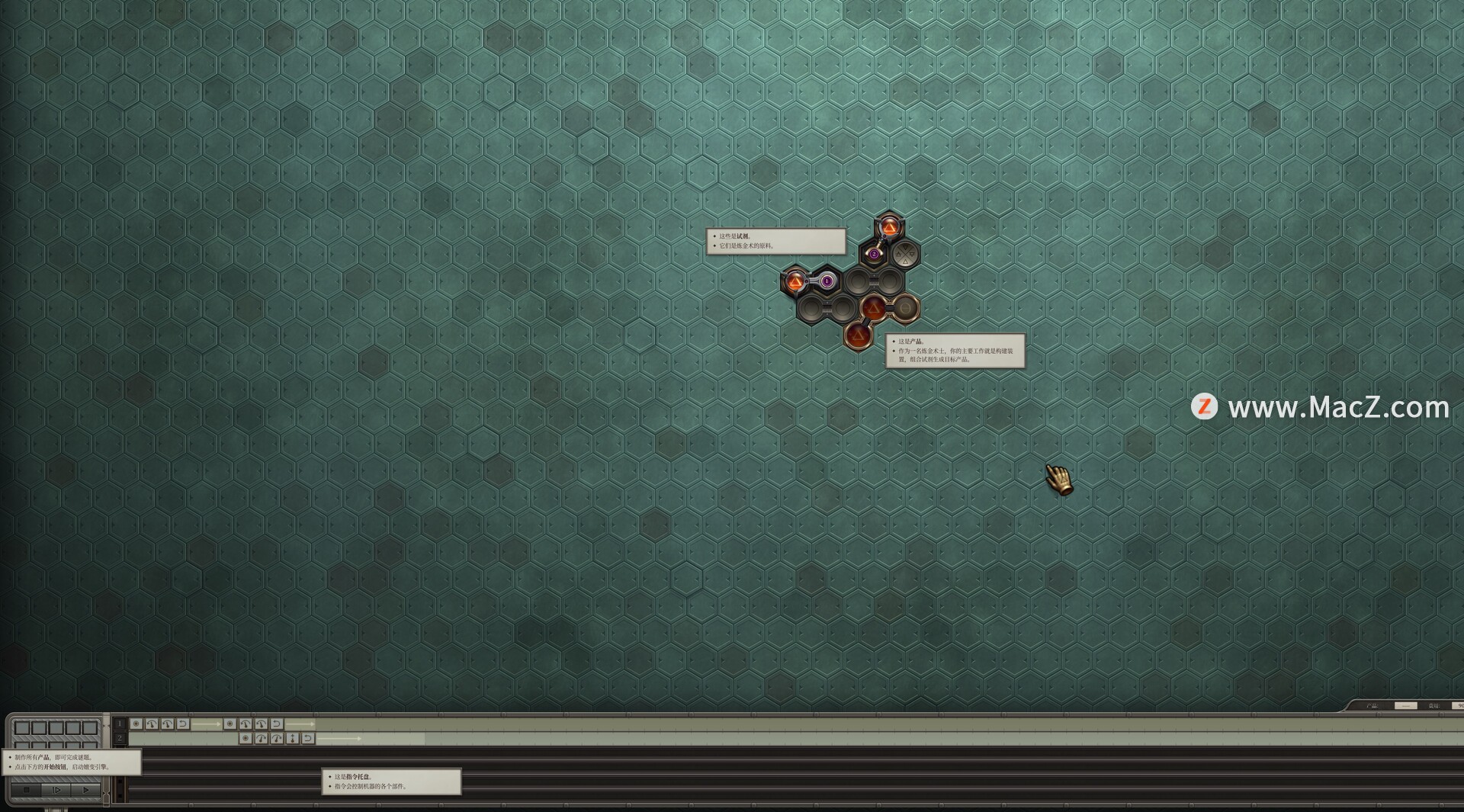Image resolution: width=1464 pixels, height=812 pixels.
Task: Stop the simulation with the square button
Action: (x=27, y=791)
